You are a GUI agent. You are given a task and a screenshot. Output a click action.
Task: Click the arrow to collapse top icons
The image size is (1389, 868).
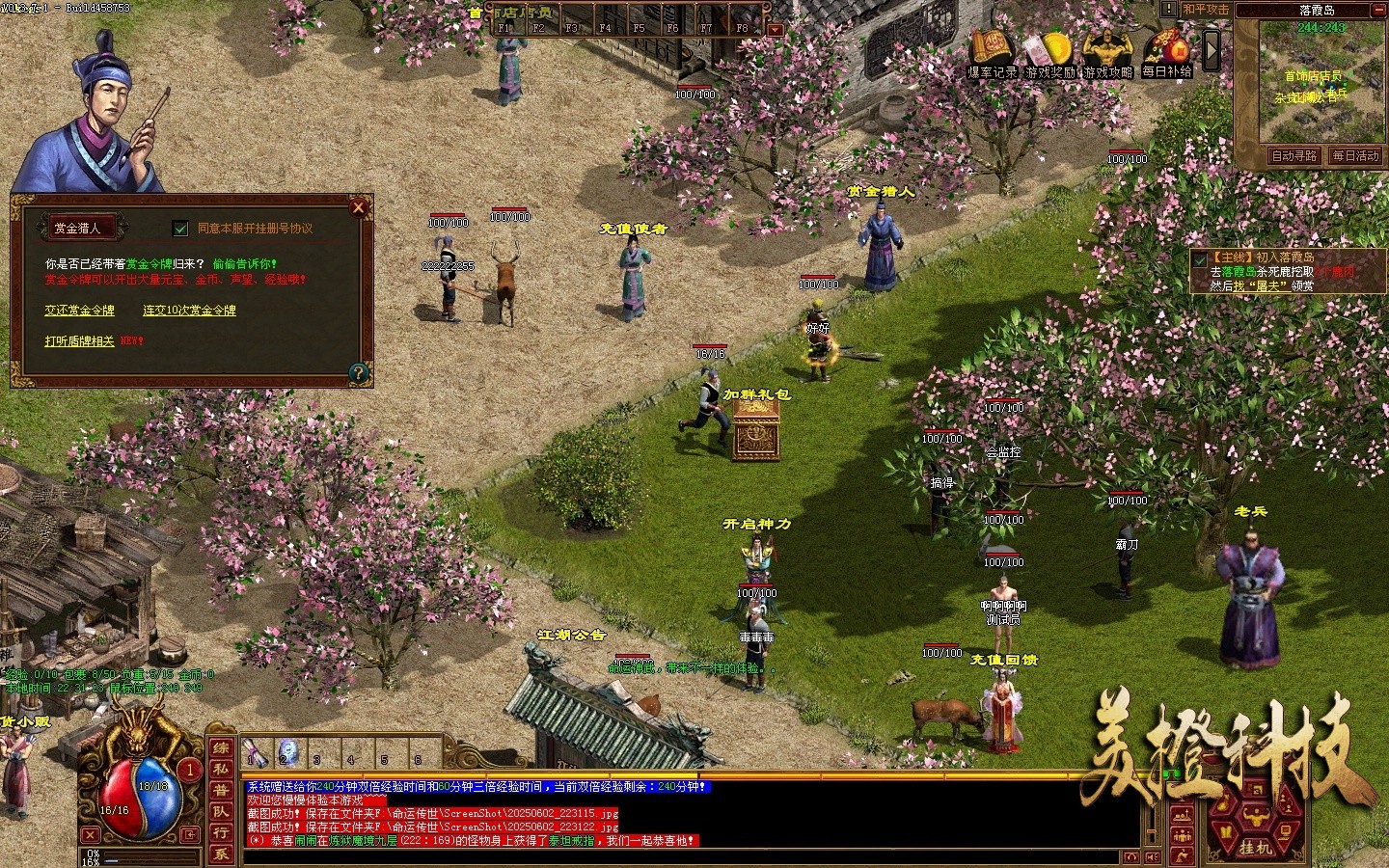(1212, 50)
